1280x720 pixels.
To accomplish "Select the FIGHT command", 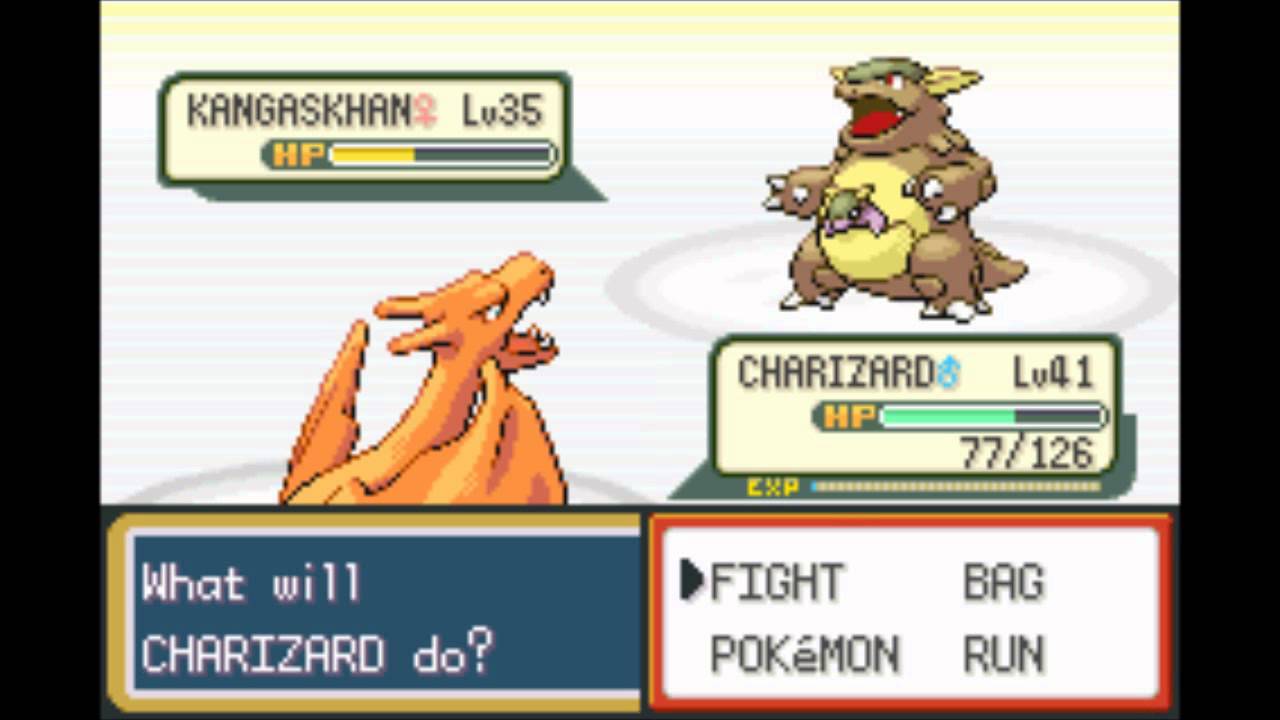I will coord(776,582).
